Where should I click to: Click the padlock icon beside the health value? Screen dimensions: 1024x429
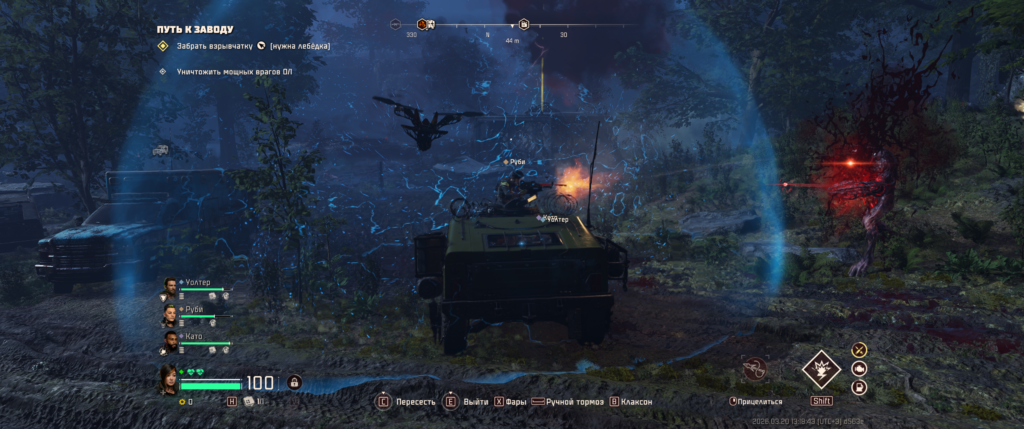294,382
